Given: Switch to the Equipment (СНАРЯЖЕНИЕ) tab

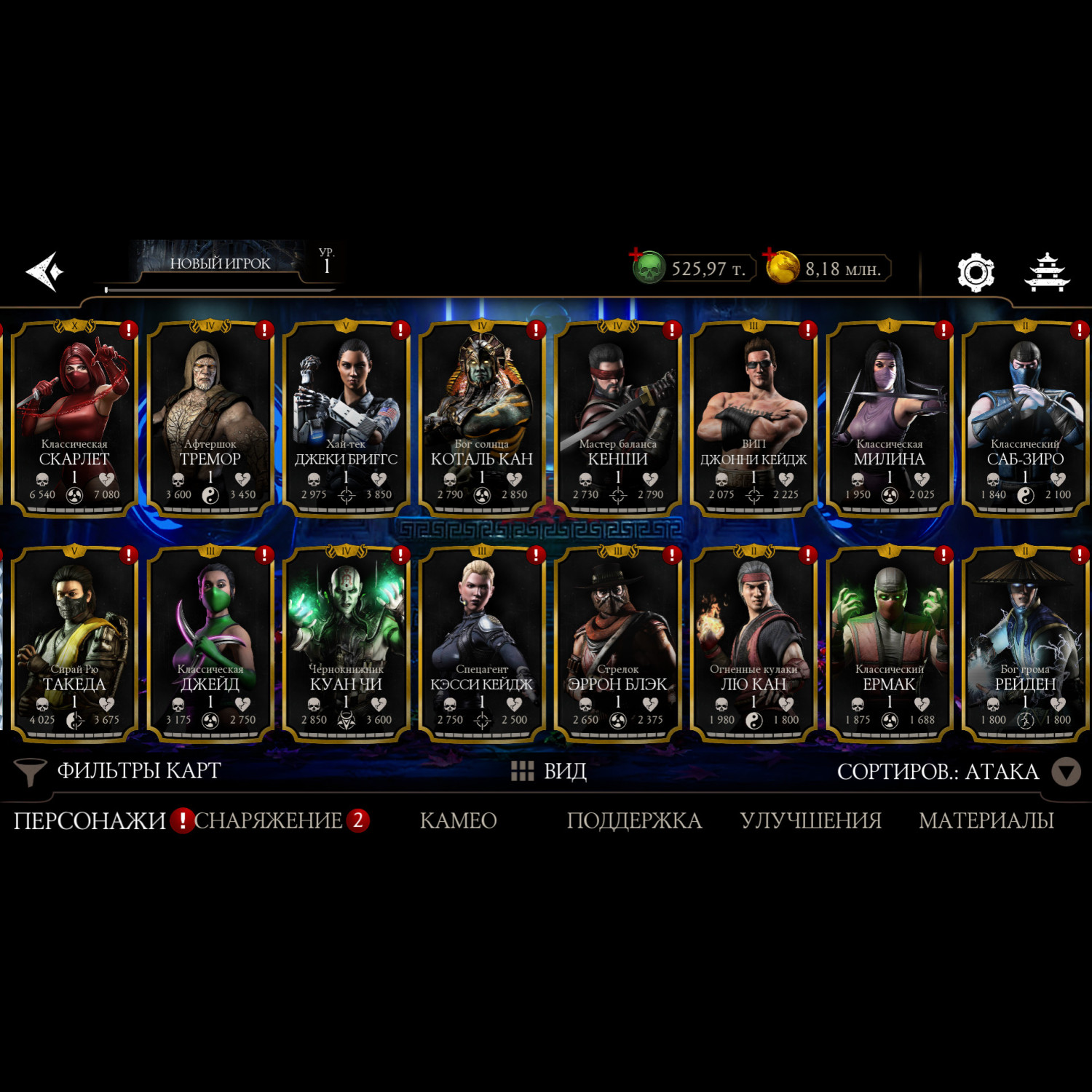Looking at the screenshot, I should (268, 820).
